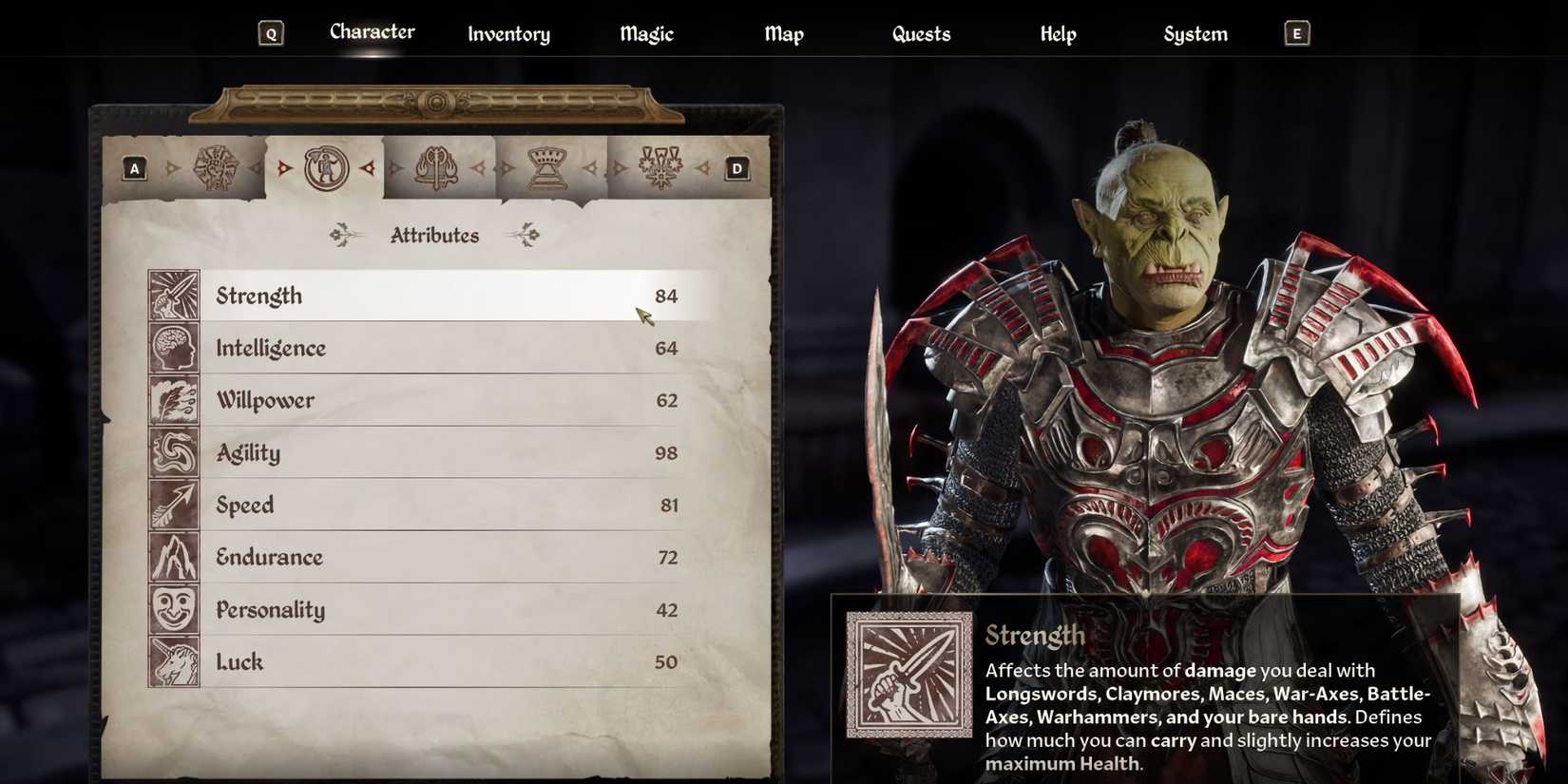Open the Magic menu
Screen dimensions: 1568x784
[x=645, y=33]
